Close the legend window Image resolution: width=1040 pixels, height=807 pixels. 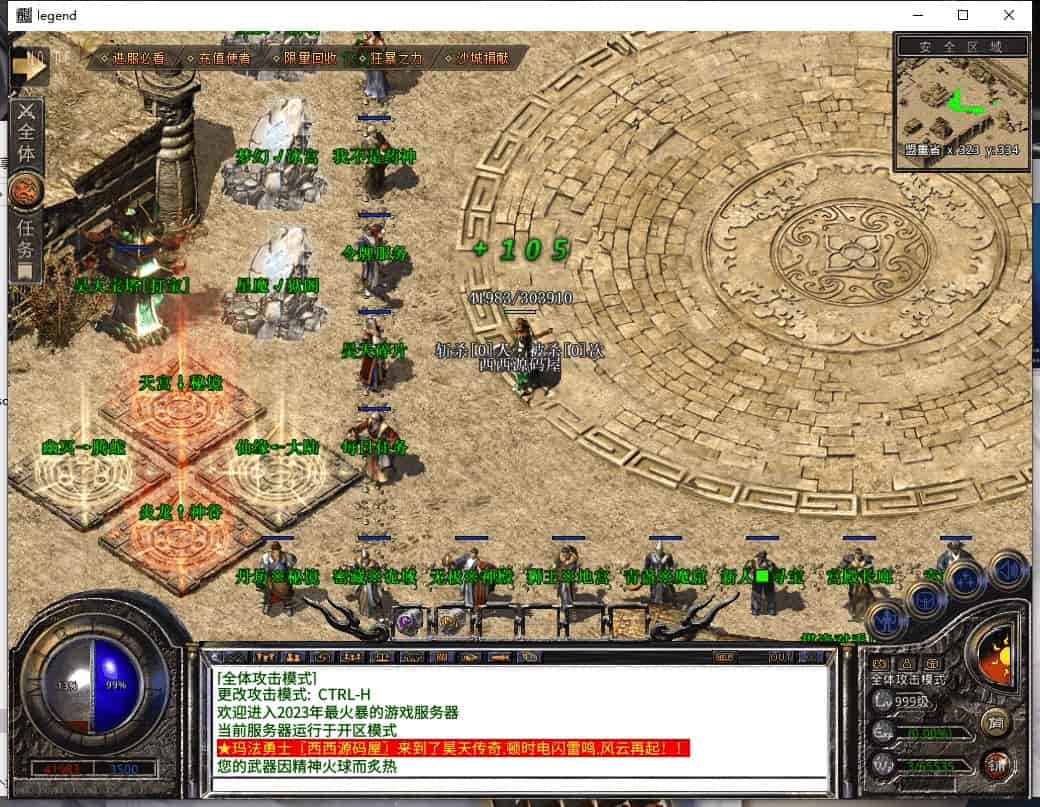[1009, 15]
